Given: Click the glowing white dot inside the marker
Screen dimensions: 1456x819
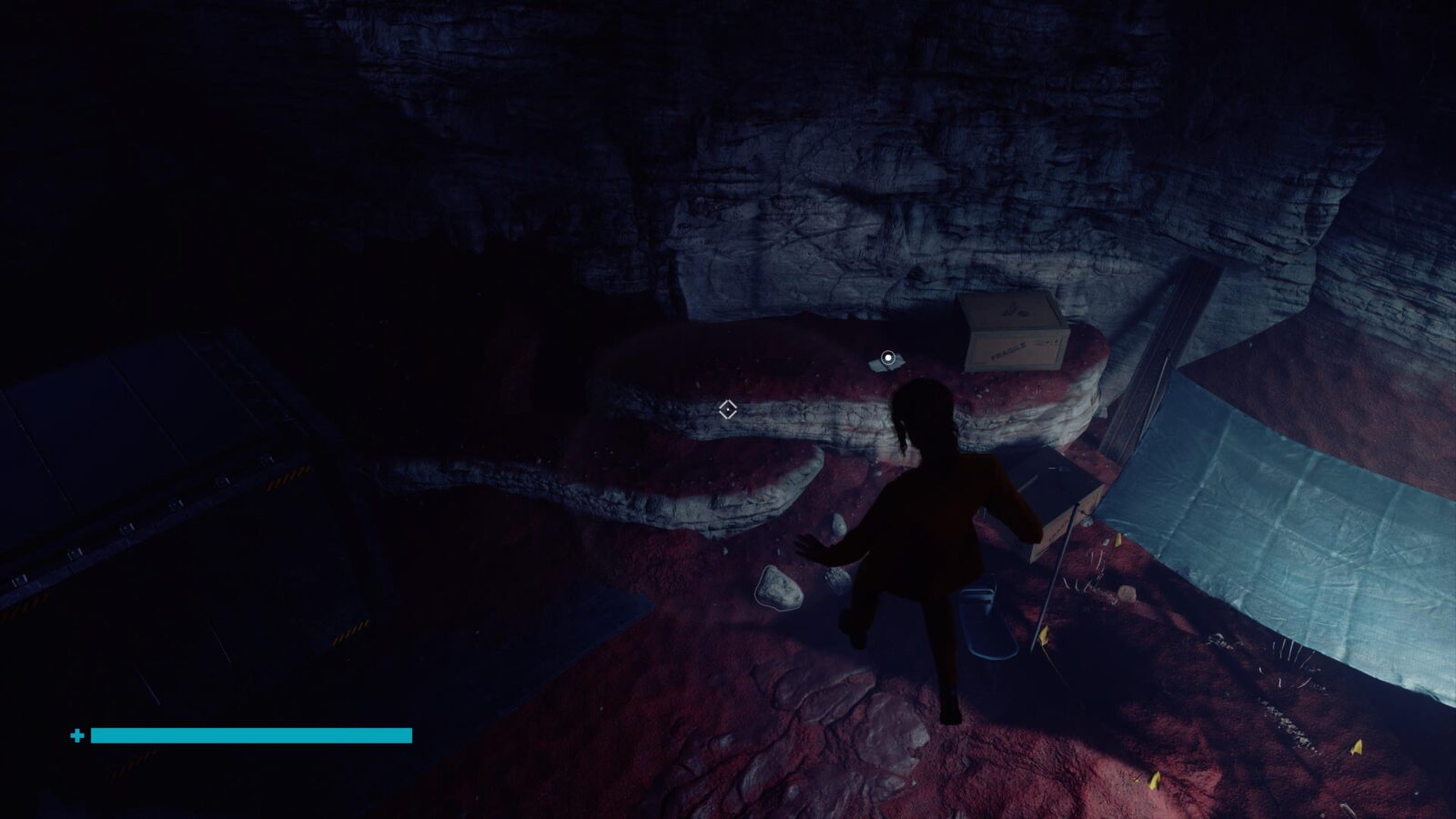Looking at the screenshot, I should coord(886,356).
